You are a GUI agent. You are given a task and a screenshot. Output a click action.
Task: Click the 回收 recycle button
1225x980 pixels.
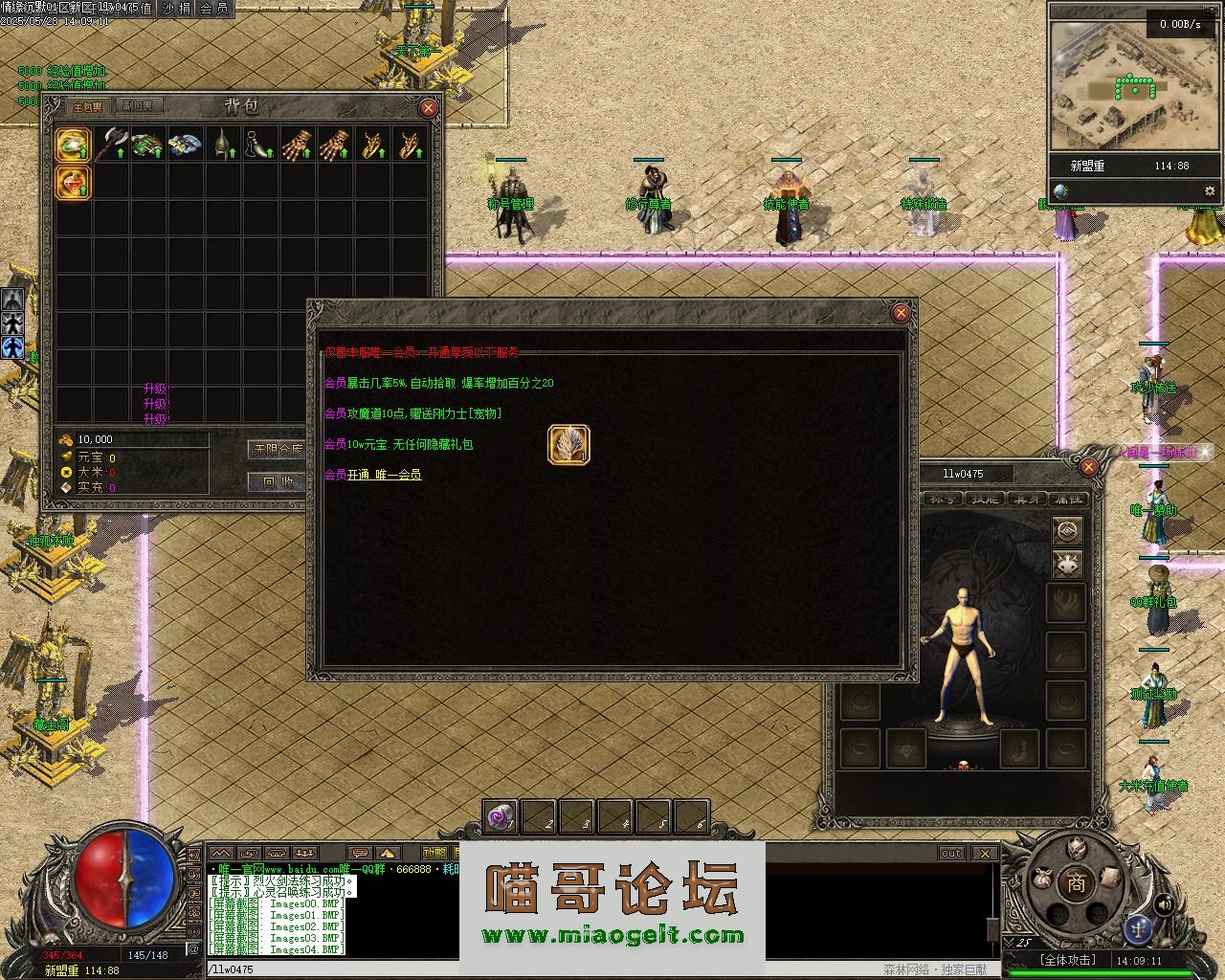[278, 481]
